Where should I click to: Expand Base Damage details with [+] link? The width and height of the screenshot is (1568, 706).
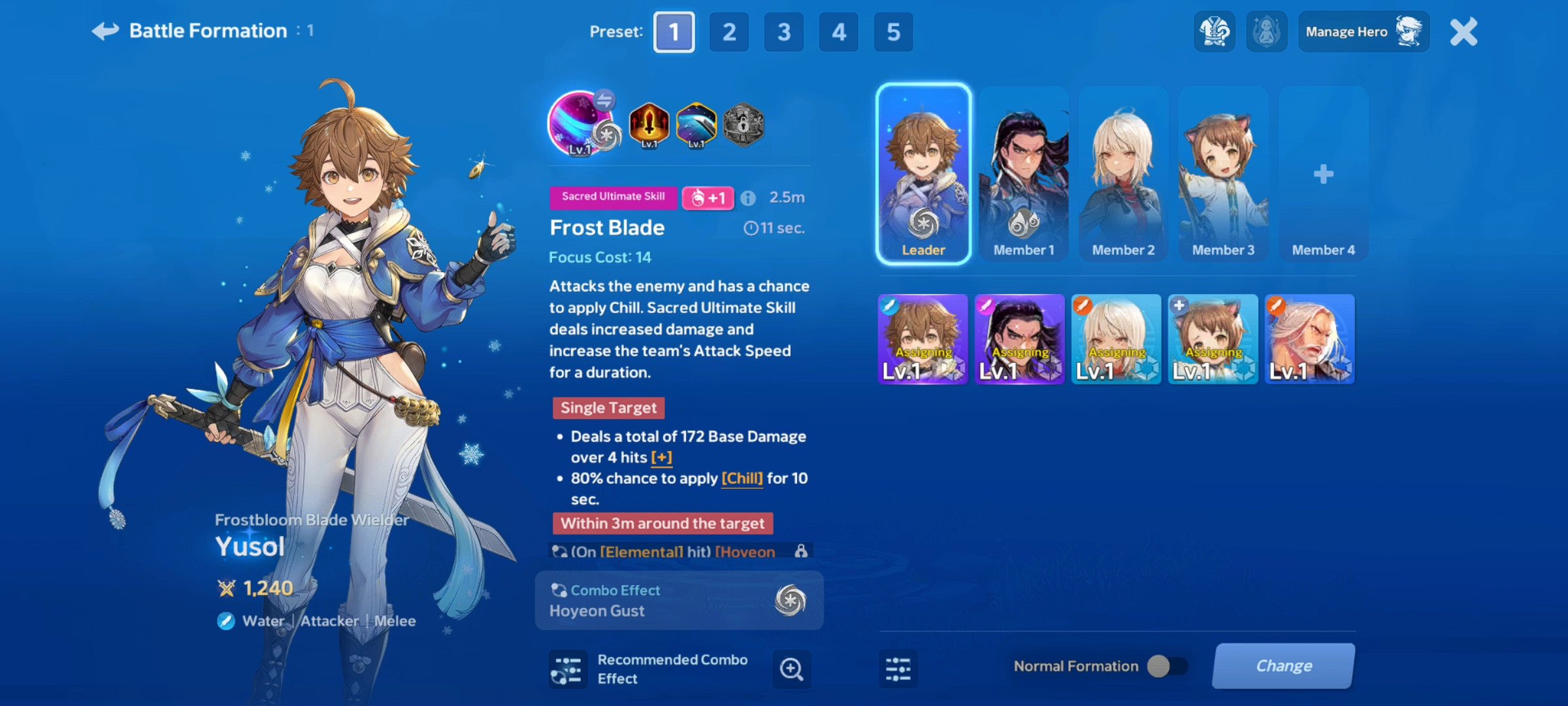coord(661,458)
